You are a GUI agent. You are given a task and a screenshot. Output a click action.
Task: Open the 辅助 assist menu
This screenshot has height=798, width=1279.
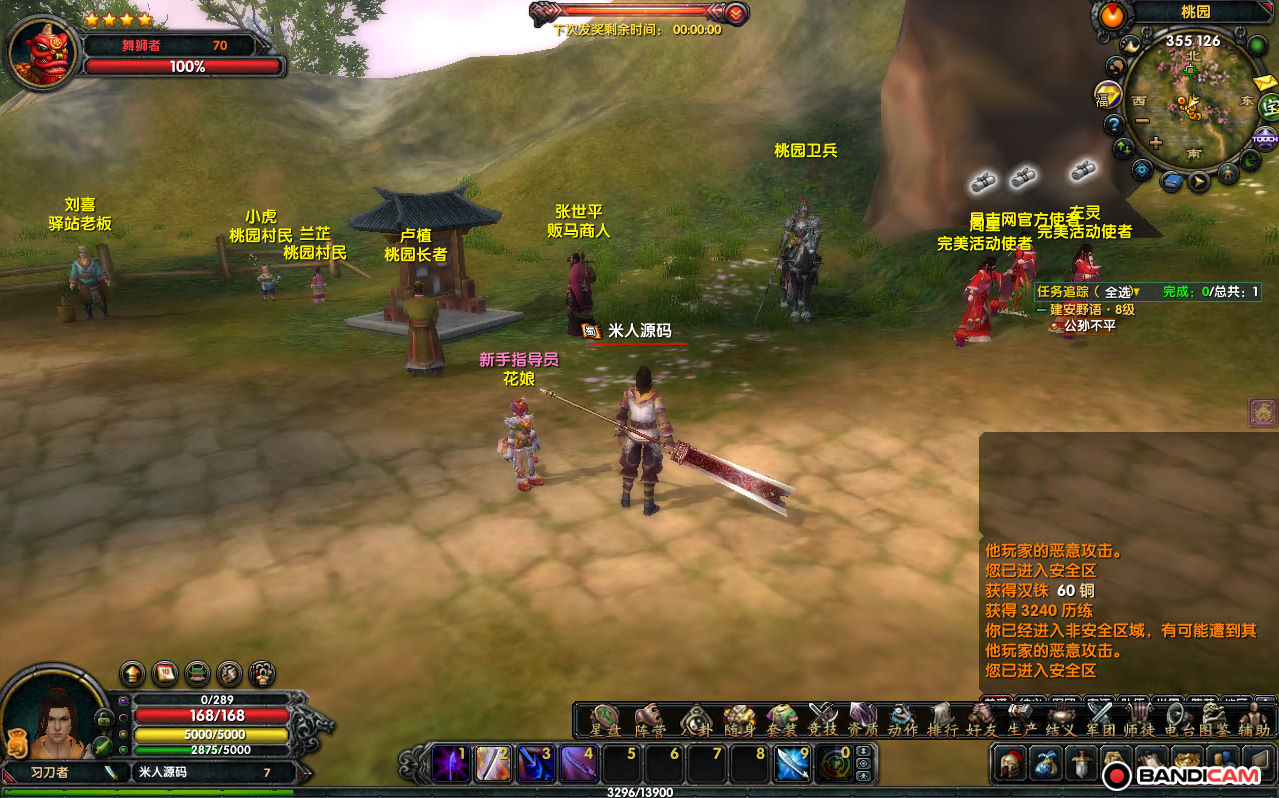[1254, 719]
